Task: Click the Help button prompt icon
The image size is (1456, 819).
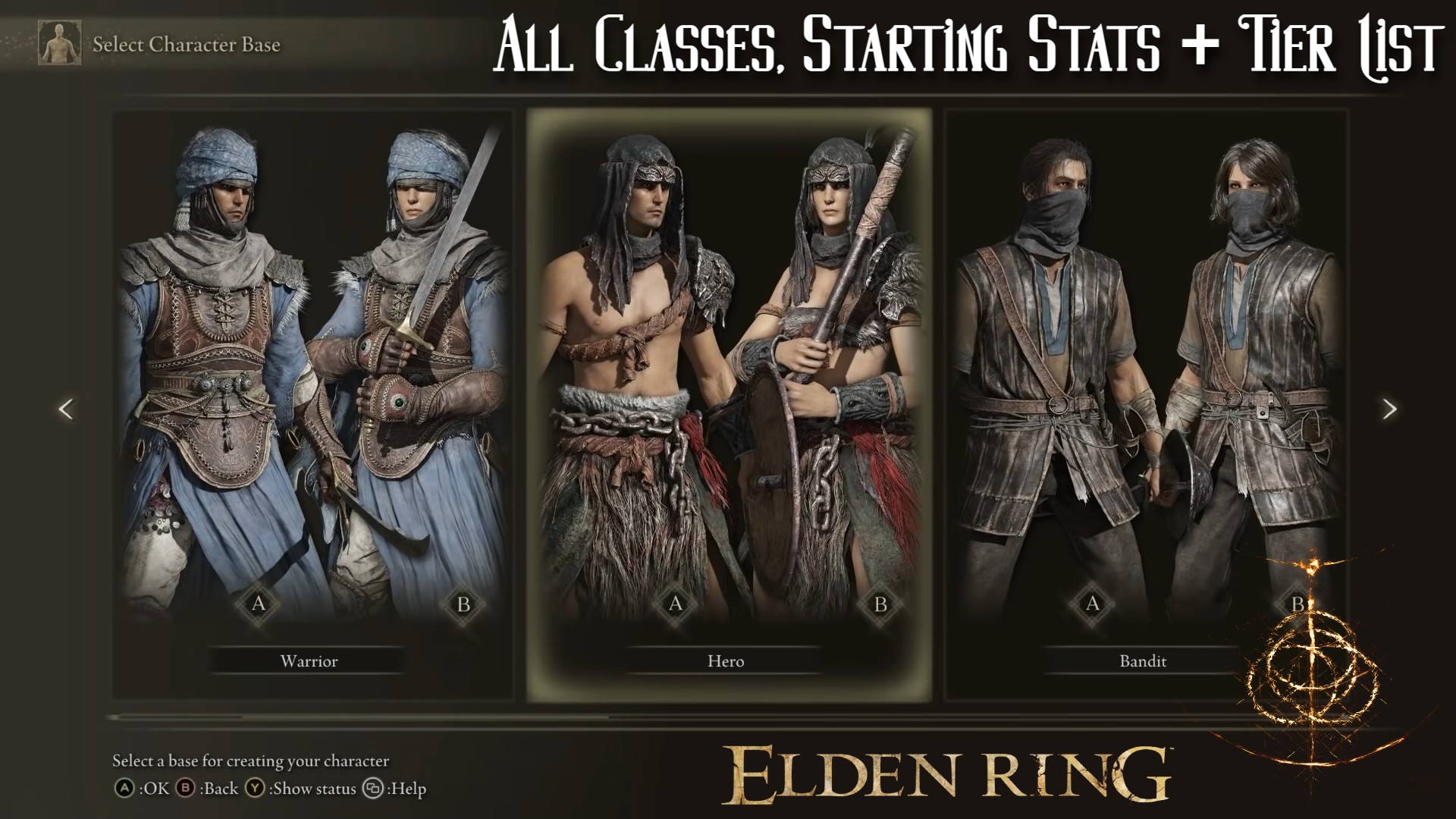Action: click(x=372, y=789)
